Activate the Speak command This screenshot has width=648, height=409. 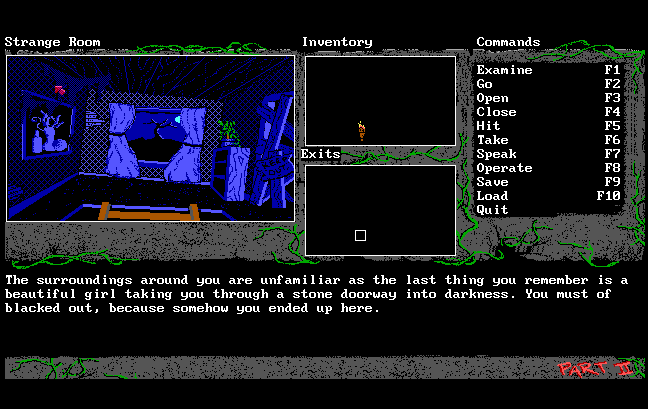[x=496, y=154]
